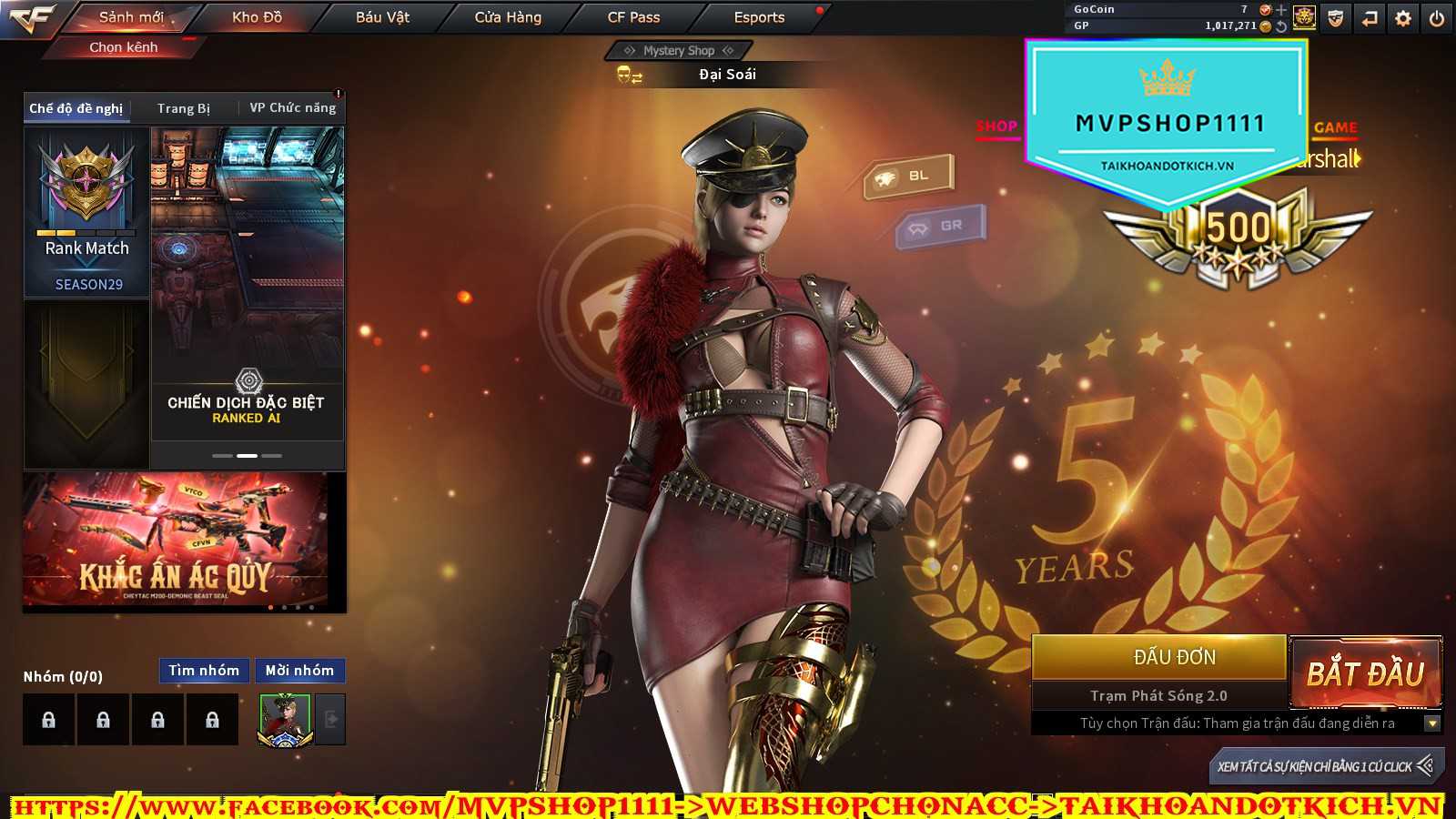
Task: Click the Mời nhóm invite button
Action: point(299,671)
